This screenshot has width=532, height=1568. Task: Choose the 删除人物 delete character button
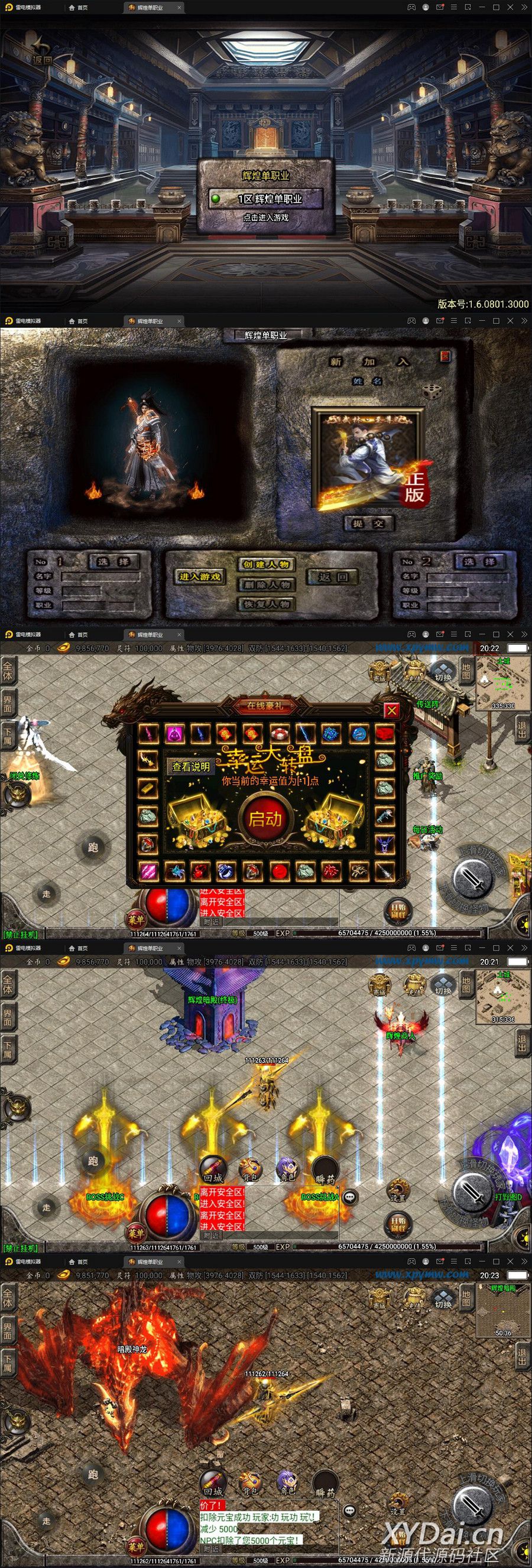266,584
